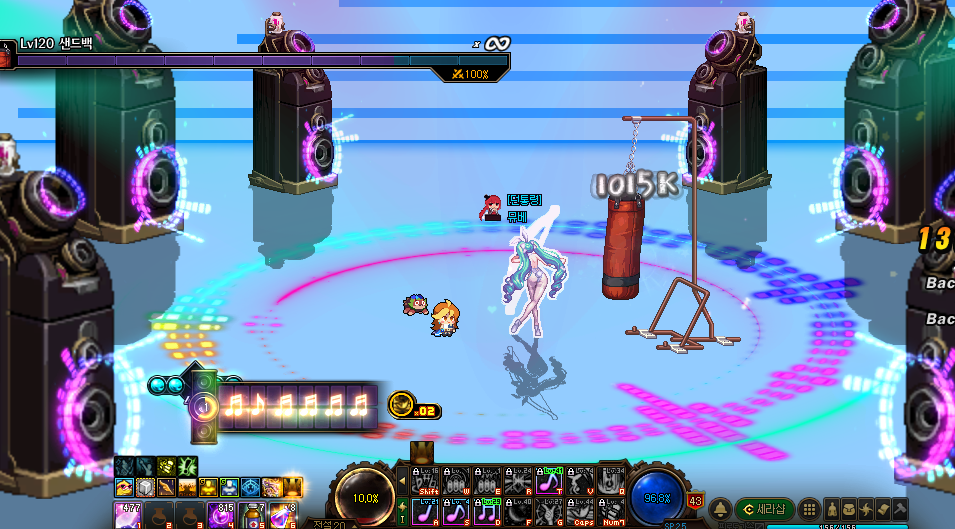
Task: Click the notification bell icon
Action: click(719, 510)
